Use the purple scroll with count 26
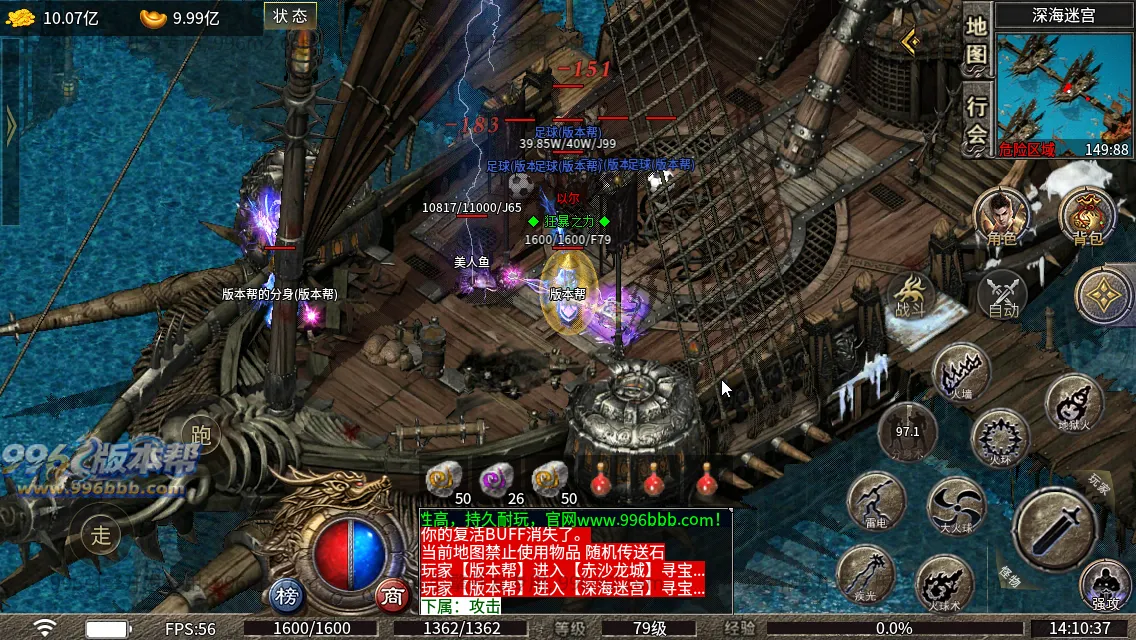The image size is (1136, 640). point(496,480)
